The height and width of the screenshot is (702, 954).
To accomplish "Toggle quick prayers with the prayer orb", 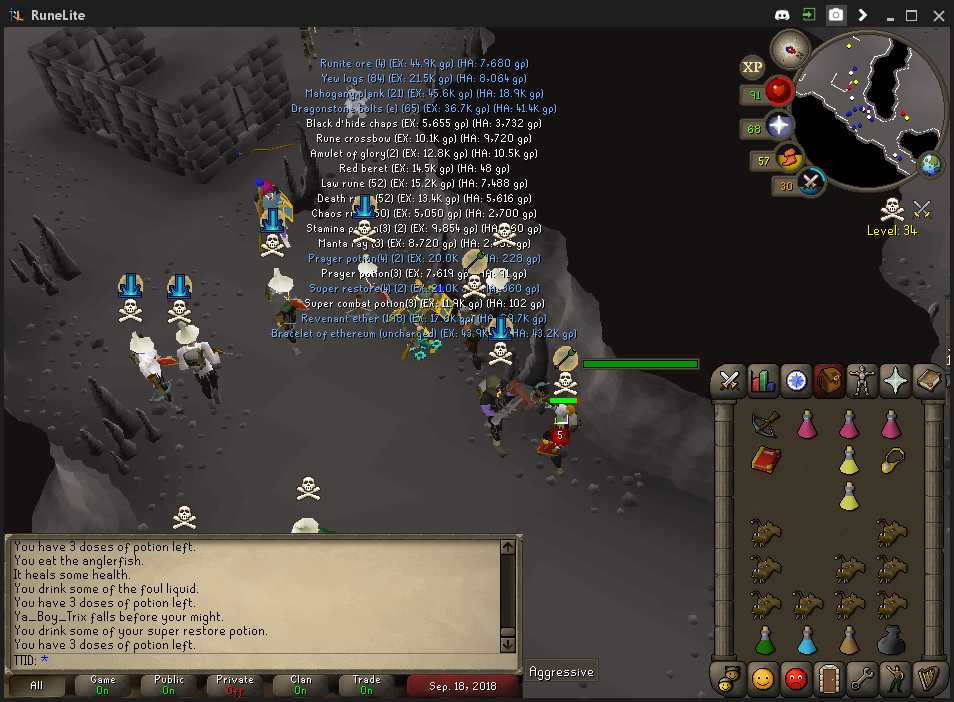I will click(x=779, y=126).
